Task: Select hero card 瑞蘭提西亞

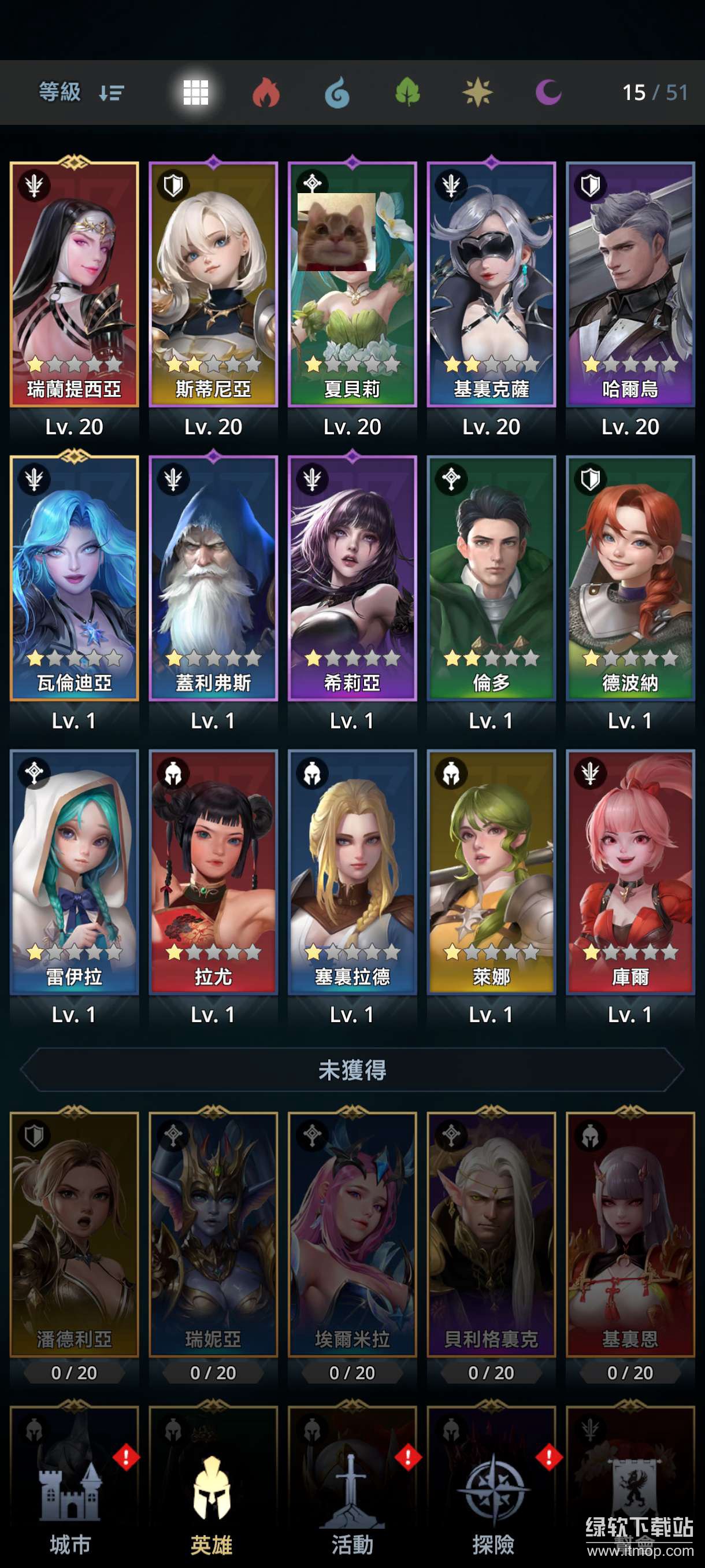Action: (x=74, y=285)
